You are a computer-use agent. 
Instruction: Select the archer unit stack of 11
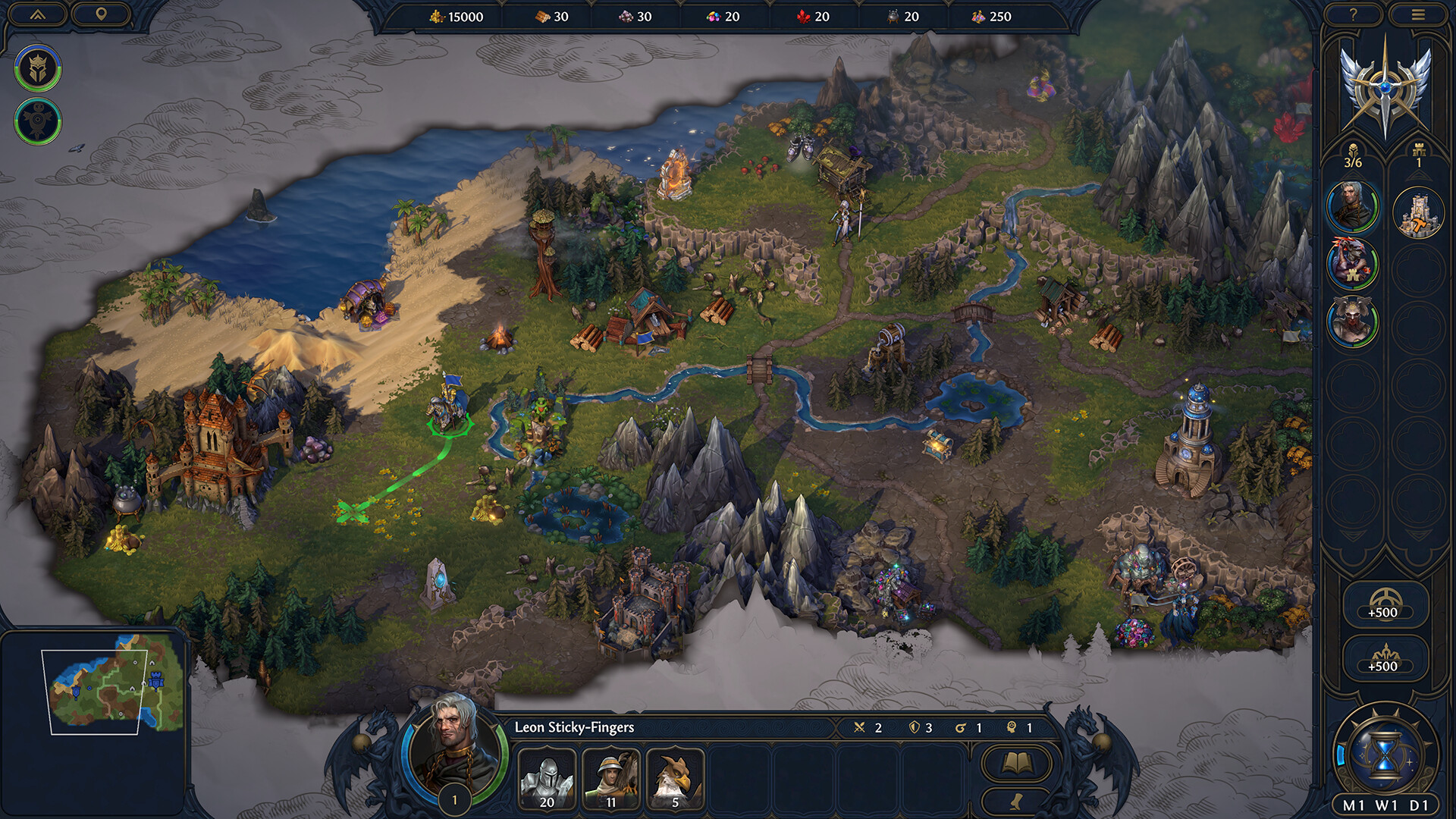(x=611, y=779)
